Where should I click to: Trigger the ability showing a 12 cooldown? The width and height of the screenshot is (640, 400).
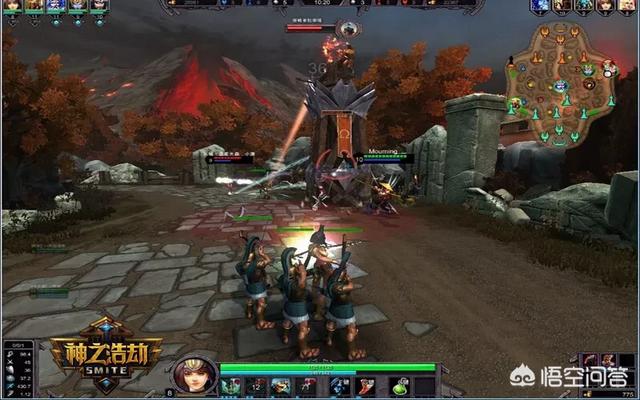(x=253, y=385)
